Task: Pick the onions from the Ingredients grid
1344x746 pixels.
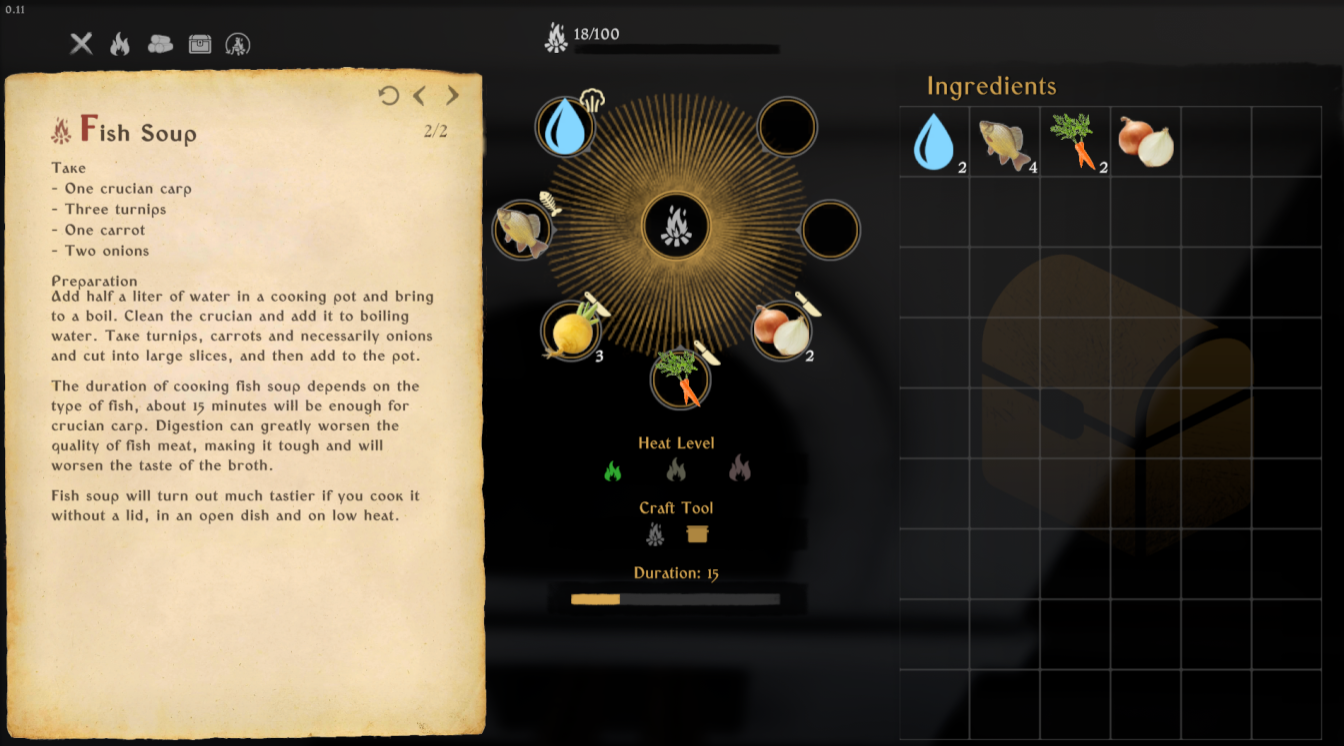Action: pos(1145,142)
